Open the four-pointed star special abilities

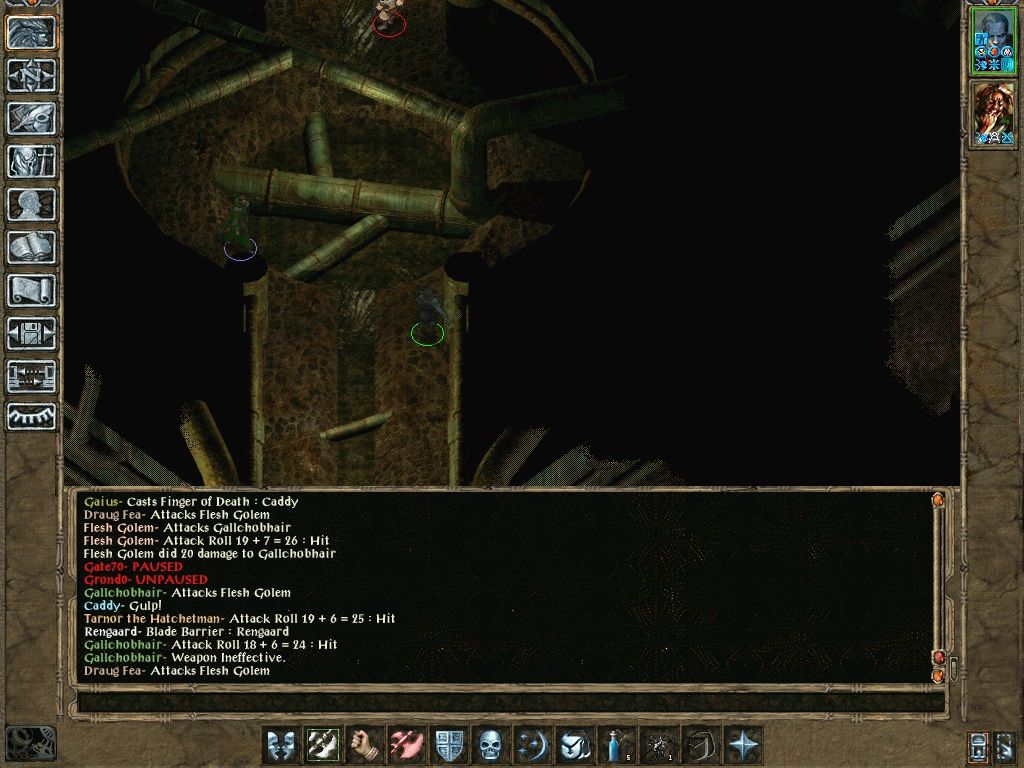click(x=743, y=745)
